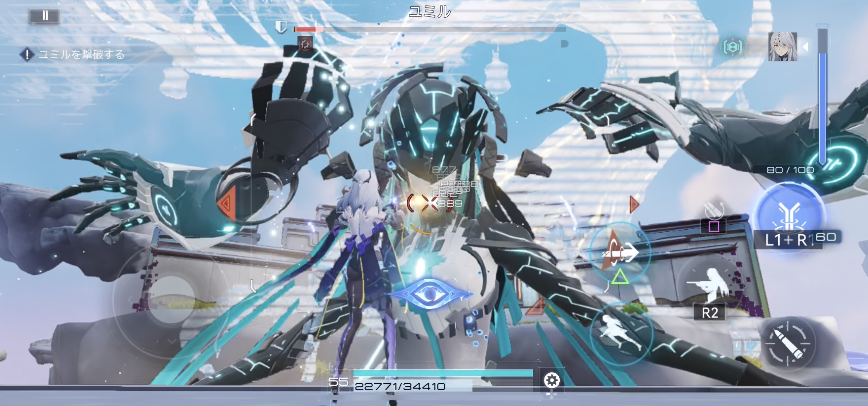The image size is (868, 406).
Task: Tap the virtual movement joystick
Action: (167, 297)
